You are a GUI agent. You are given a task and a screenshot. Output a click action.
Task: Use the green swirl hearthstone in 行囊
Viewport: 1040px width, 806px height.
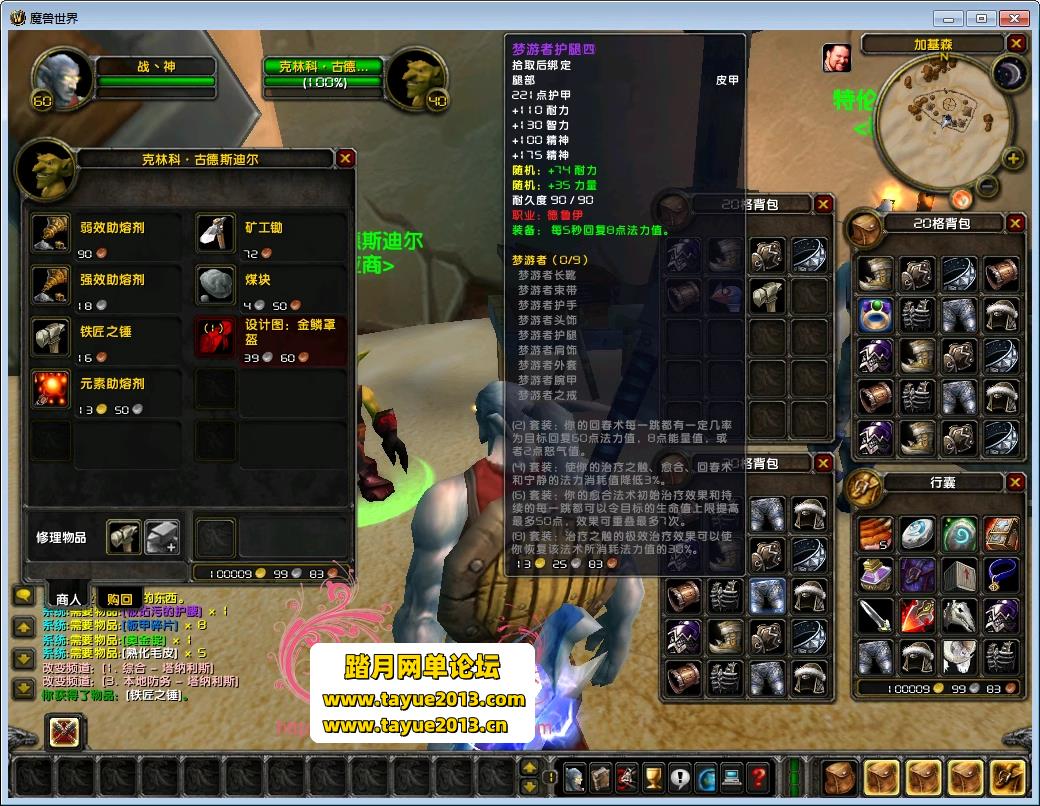(959, 533)
